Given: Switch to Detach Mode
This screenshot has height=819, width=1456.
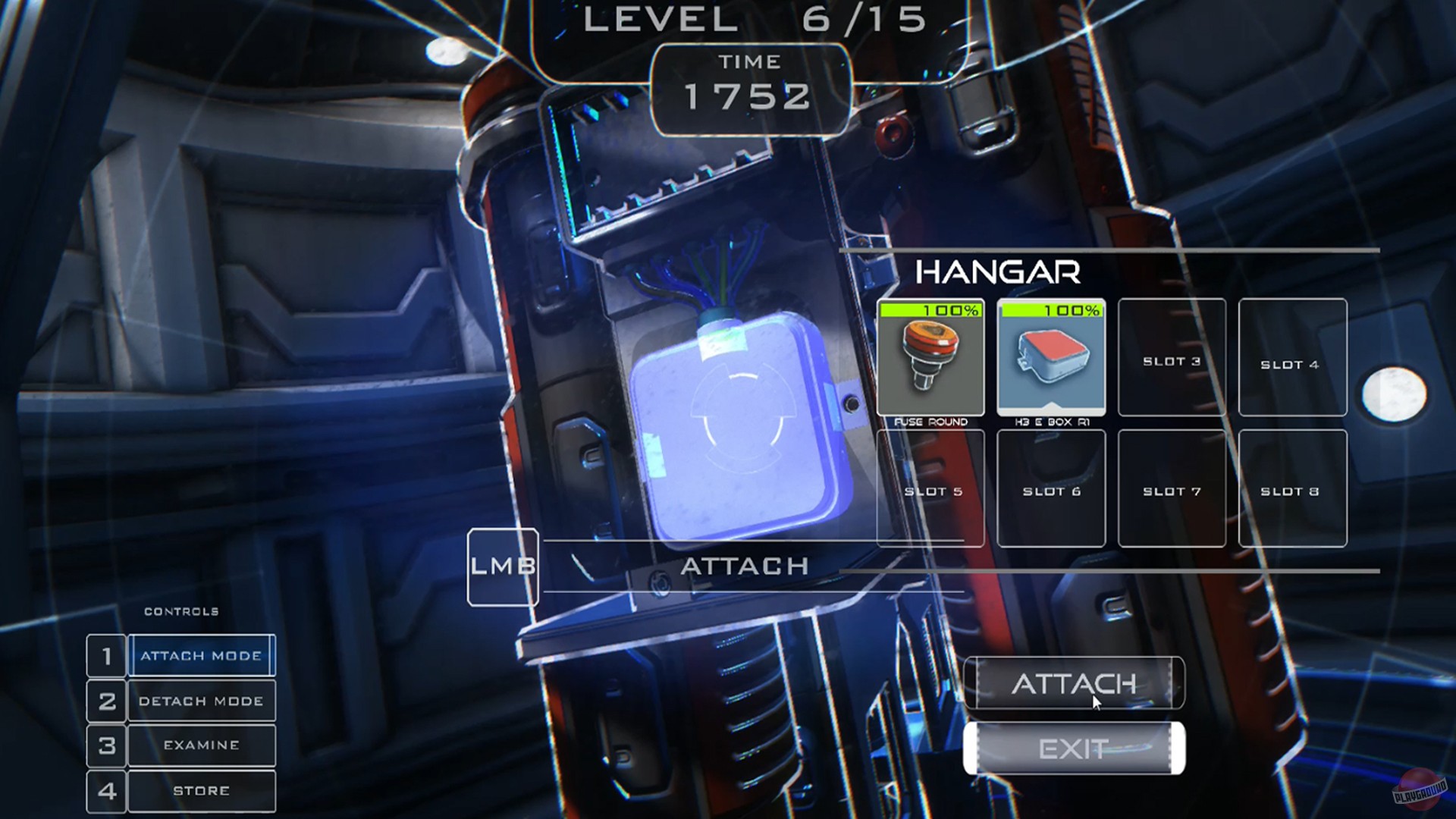Looking at the screenshot, I should tap(201, 700).
